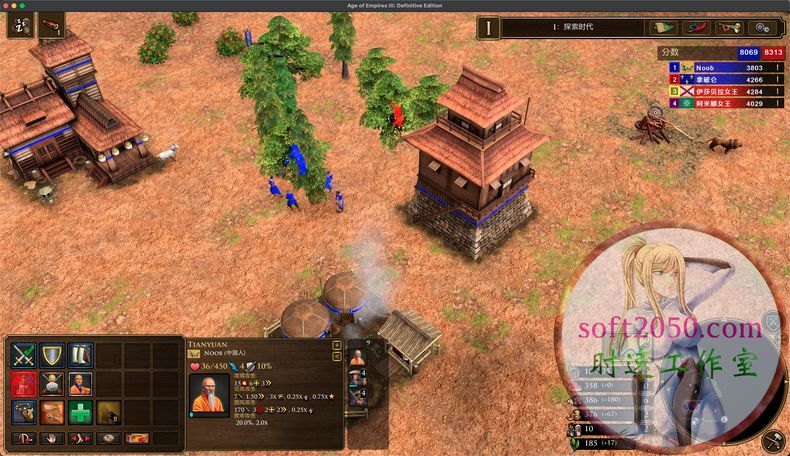Screen dimensions: 790x456
Task: Train the orange-robed monk disciple
Action: pyautogui.click(x=80, y=384)
